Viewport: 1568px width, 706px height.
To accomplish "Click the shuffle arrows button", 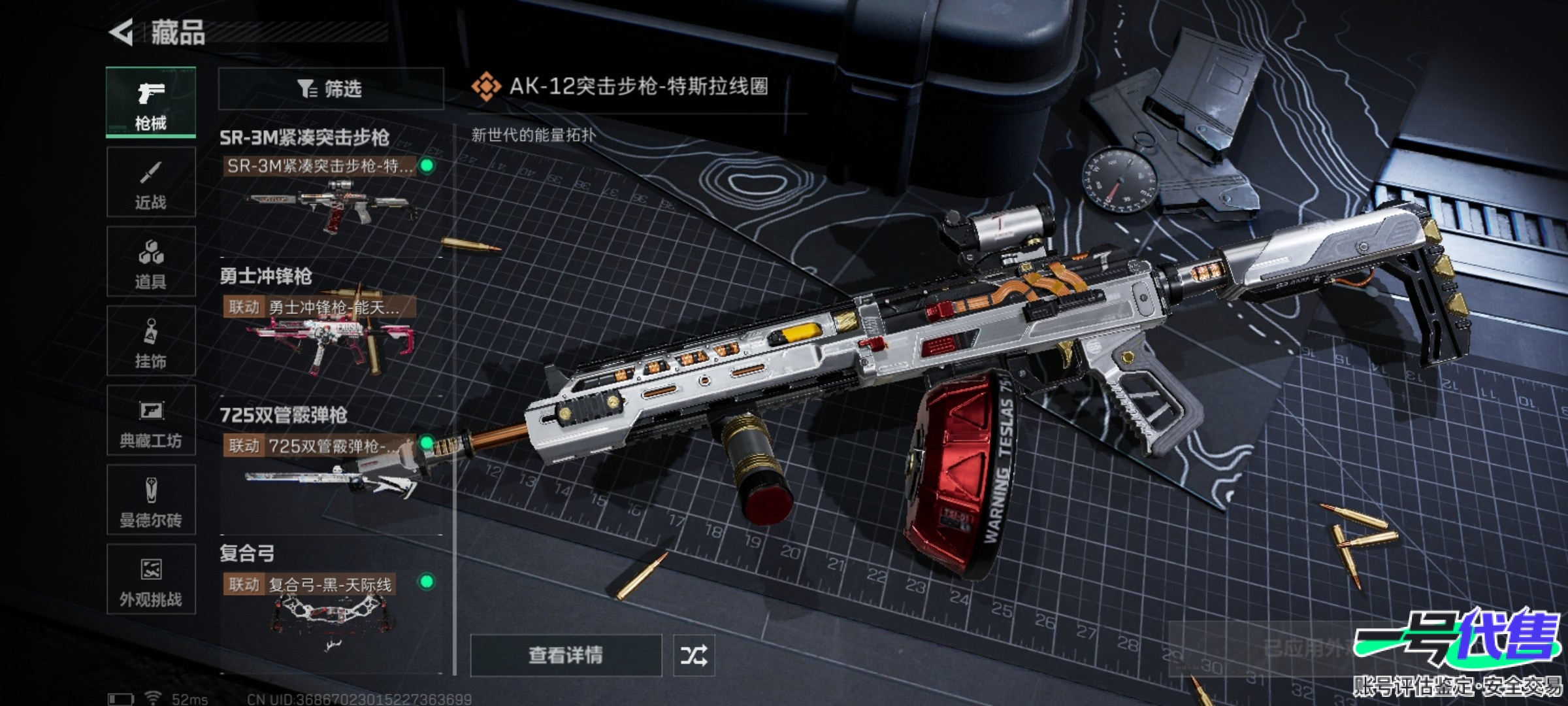I will (x=694, y=655).
